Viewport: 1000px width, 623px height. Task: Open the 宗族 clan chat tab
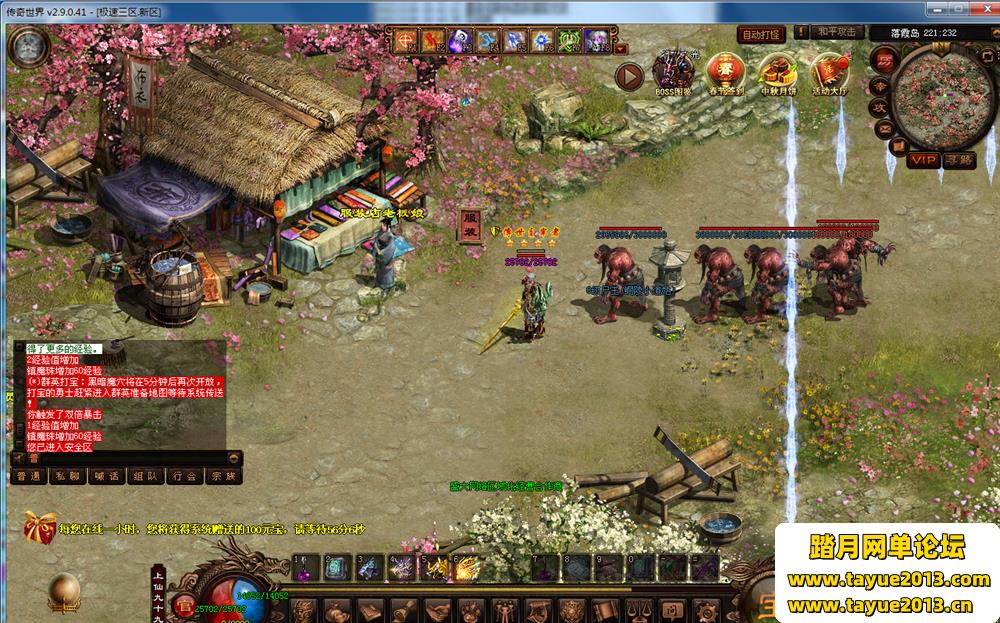click(222, 476)
